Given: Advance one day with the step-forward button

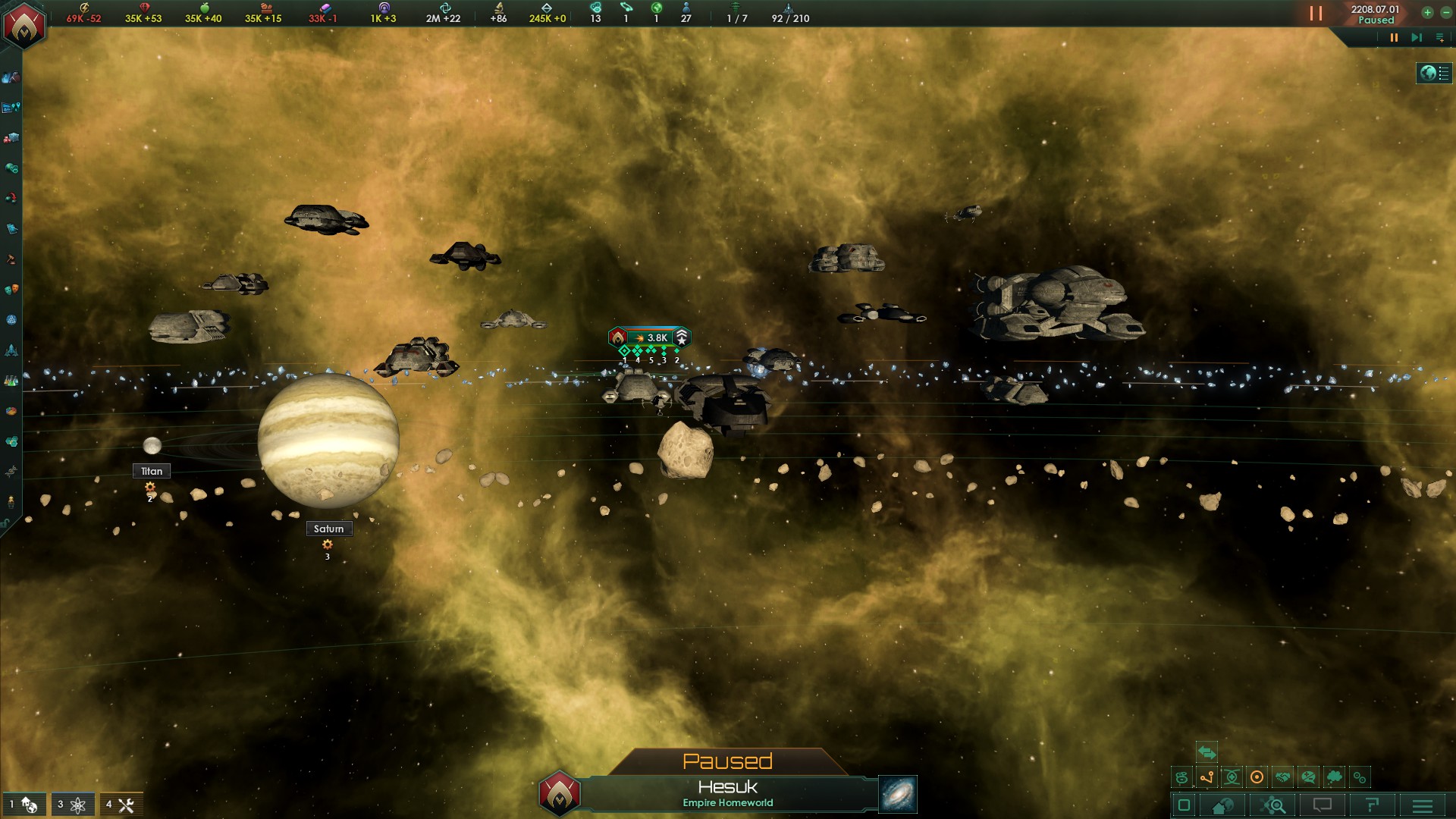Looking at the screenshot, I should pos(1416,37).
